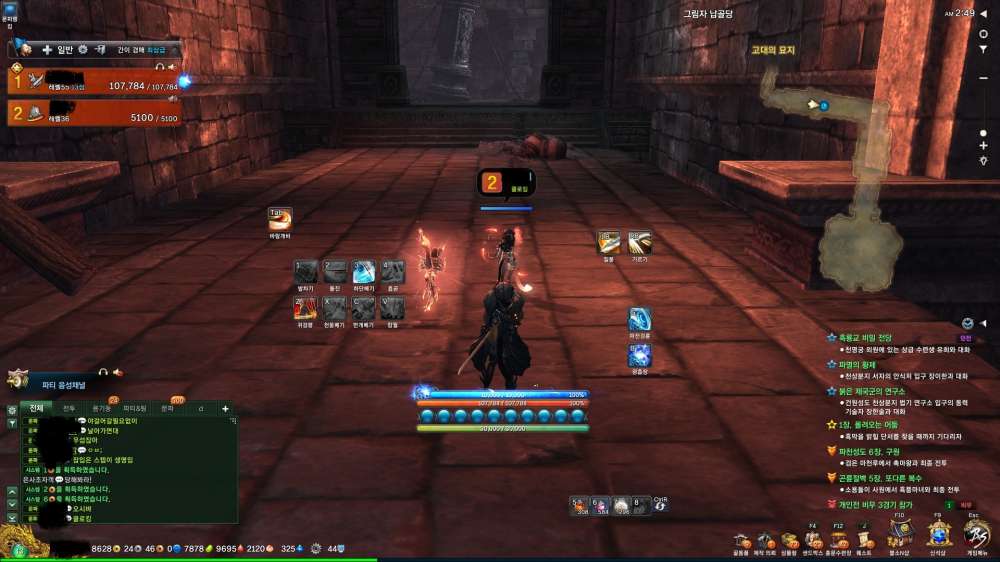Use the 귀검령 skill icon
Viewport: 1000px width, 562px height.
coord(306,309)
